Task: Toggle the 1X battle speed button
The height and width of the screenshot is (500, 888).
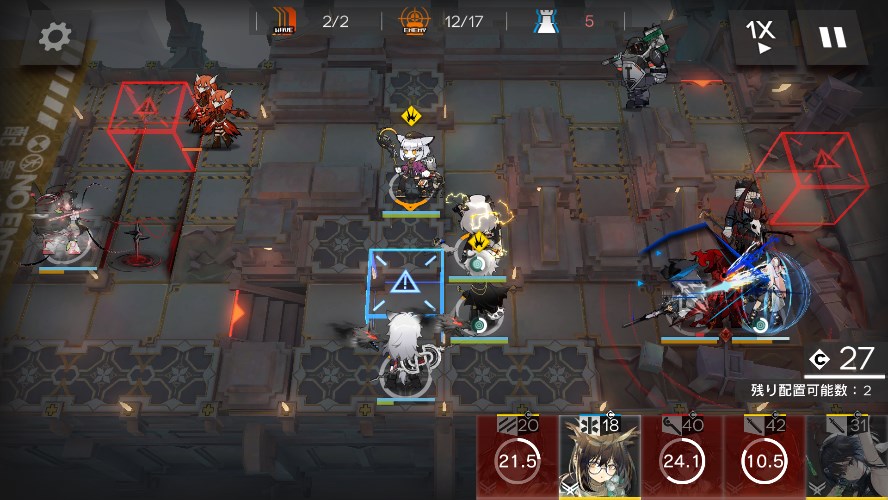Action: pyautogui.click(x=761, y=36)
